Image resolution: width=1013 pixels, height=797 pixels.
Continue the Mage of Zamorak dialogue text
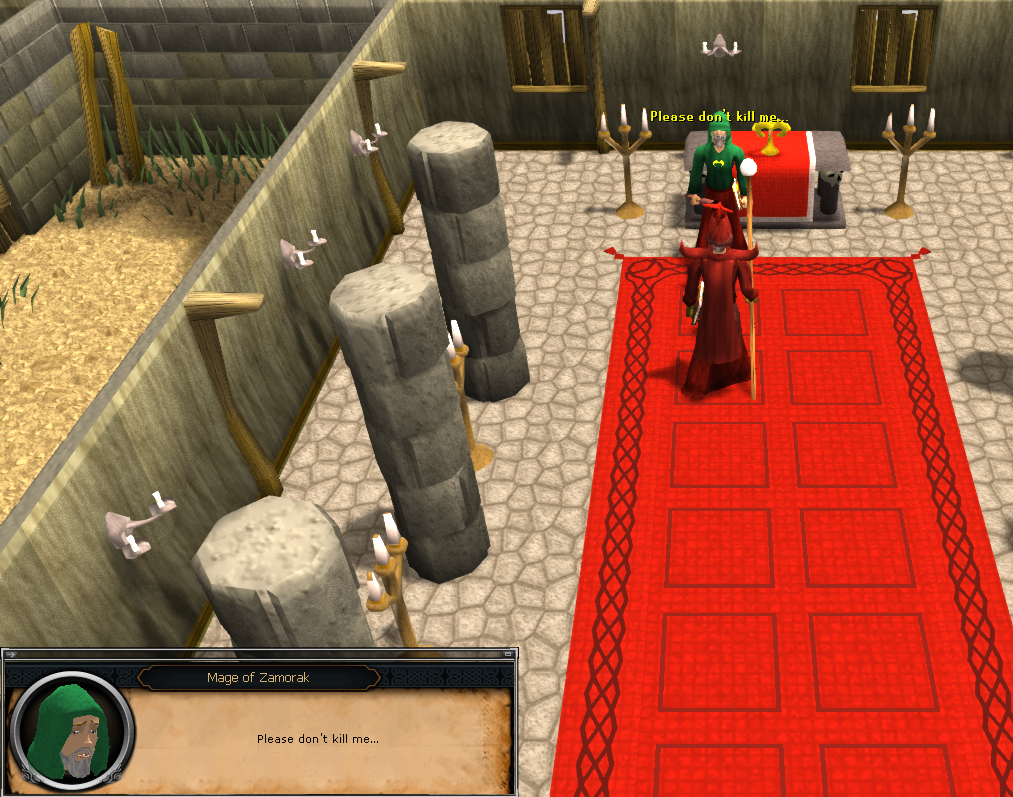(317, 739)
